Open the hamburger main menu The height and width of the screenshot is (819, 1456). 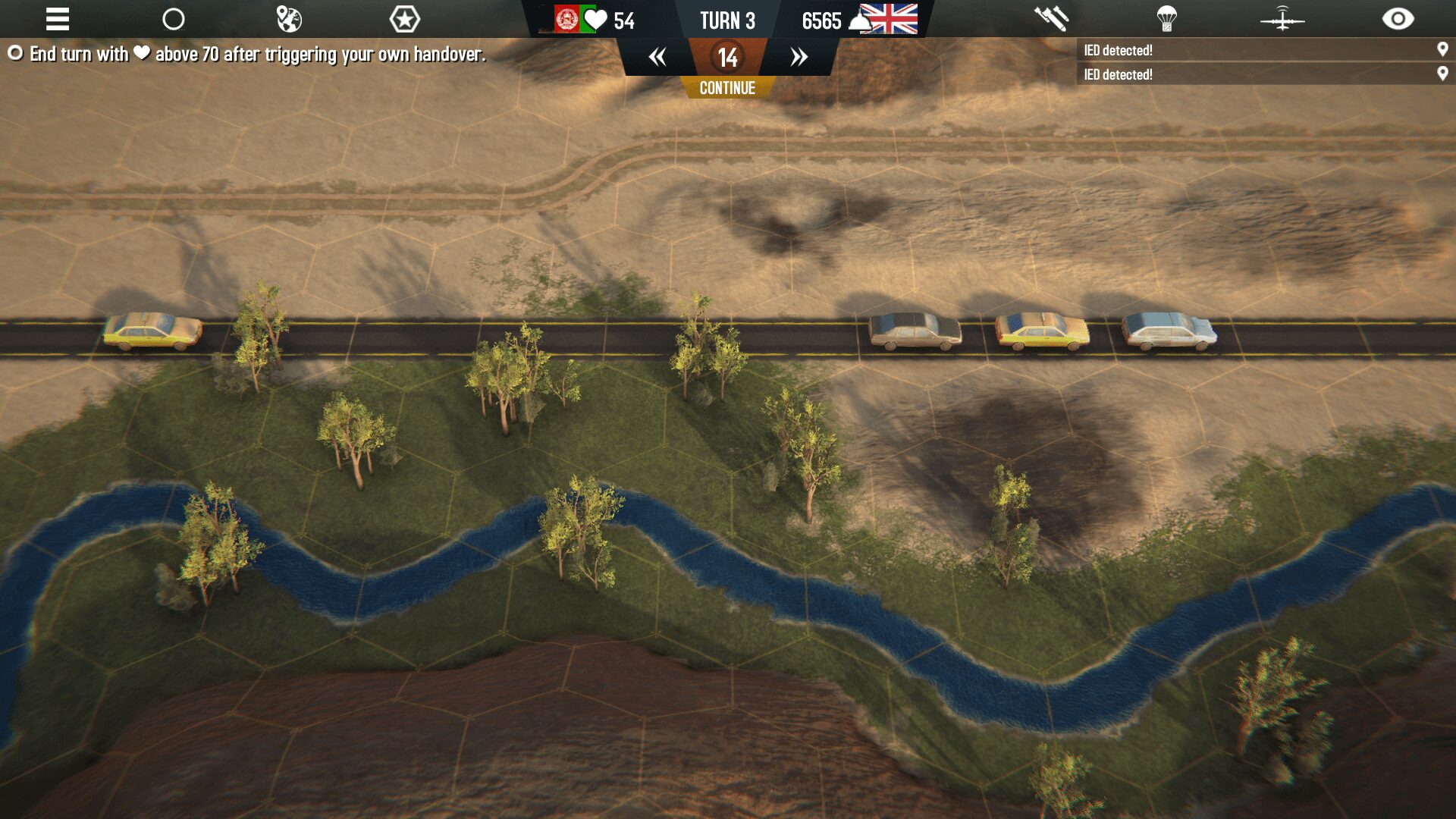click(x=58, y=19)
